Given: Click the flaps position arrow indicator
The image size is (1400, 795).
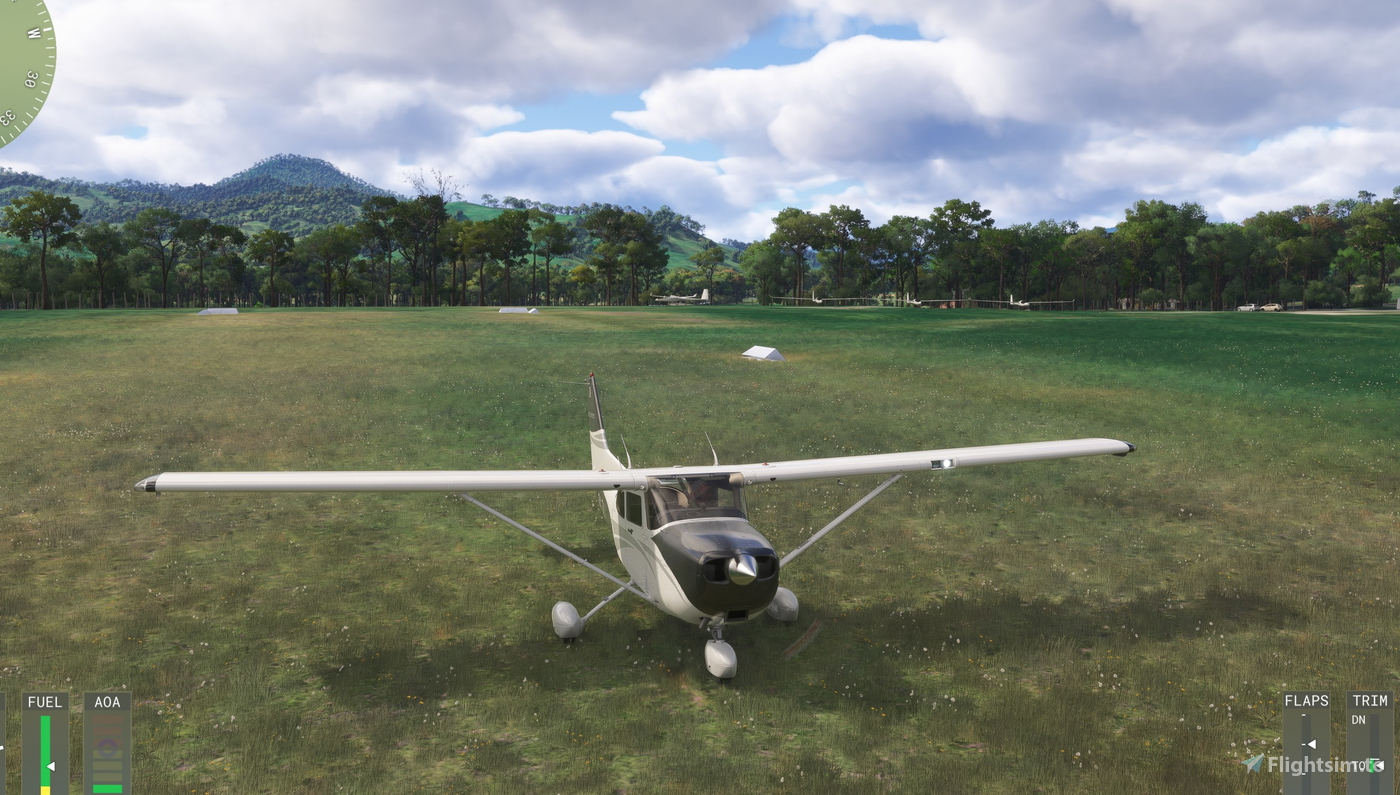Looking at the screenshot, I should tap(1311, 744).
